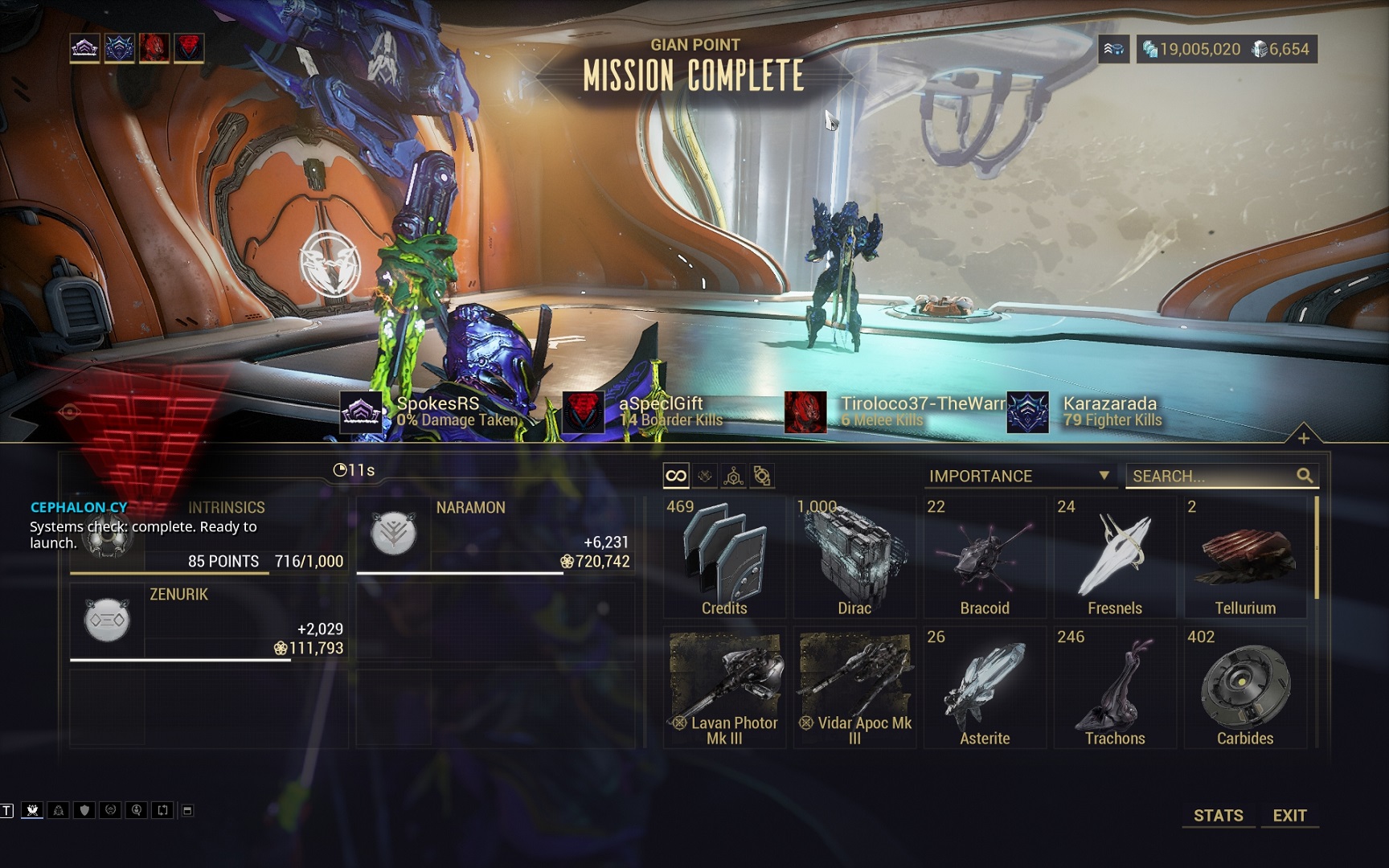
Task: Select the Dirac reward tile
Action: pyautogui.click(x=854, y=558)
